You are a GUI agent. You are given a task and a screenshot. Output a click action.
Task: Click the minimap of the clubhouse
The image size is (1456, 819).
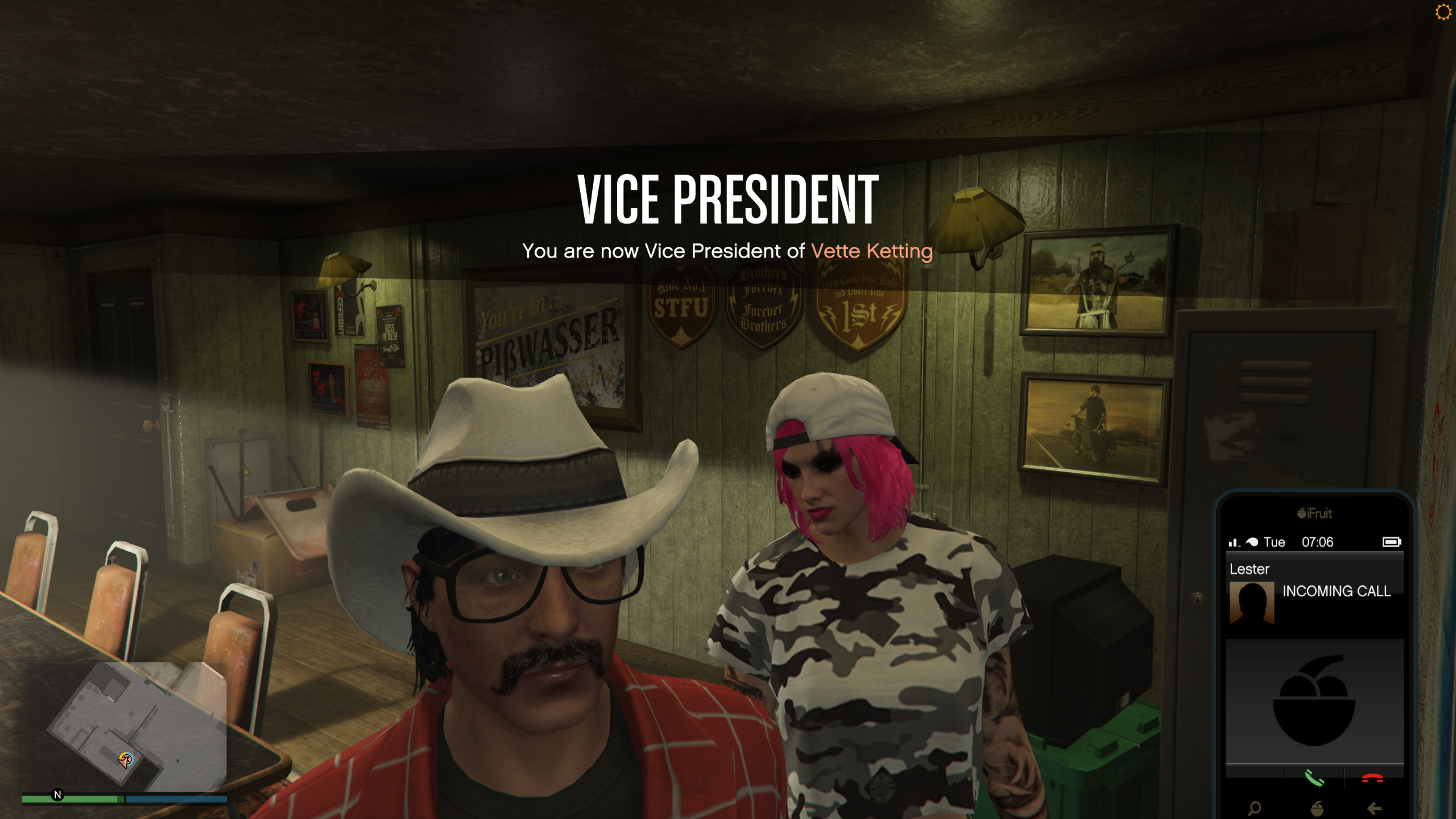click(125, 727)
